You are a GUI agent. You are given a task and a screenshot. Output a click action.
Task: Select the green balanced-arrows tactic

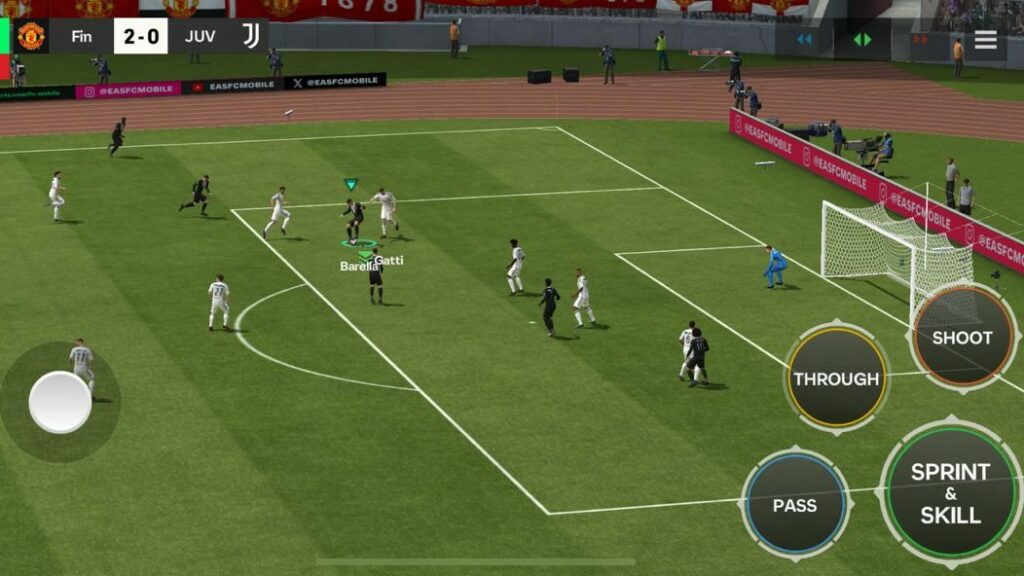[862, 40]
